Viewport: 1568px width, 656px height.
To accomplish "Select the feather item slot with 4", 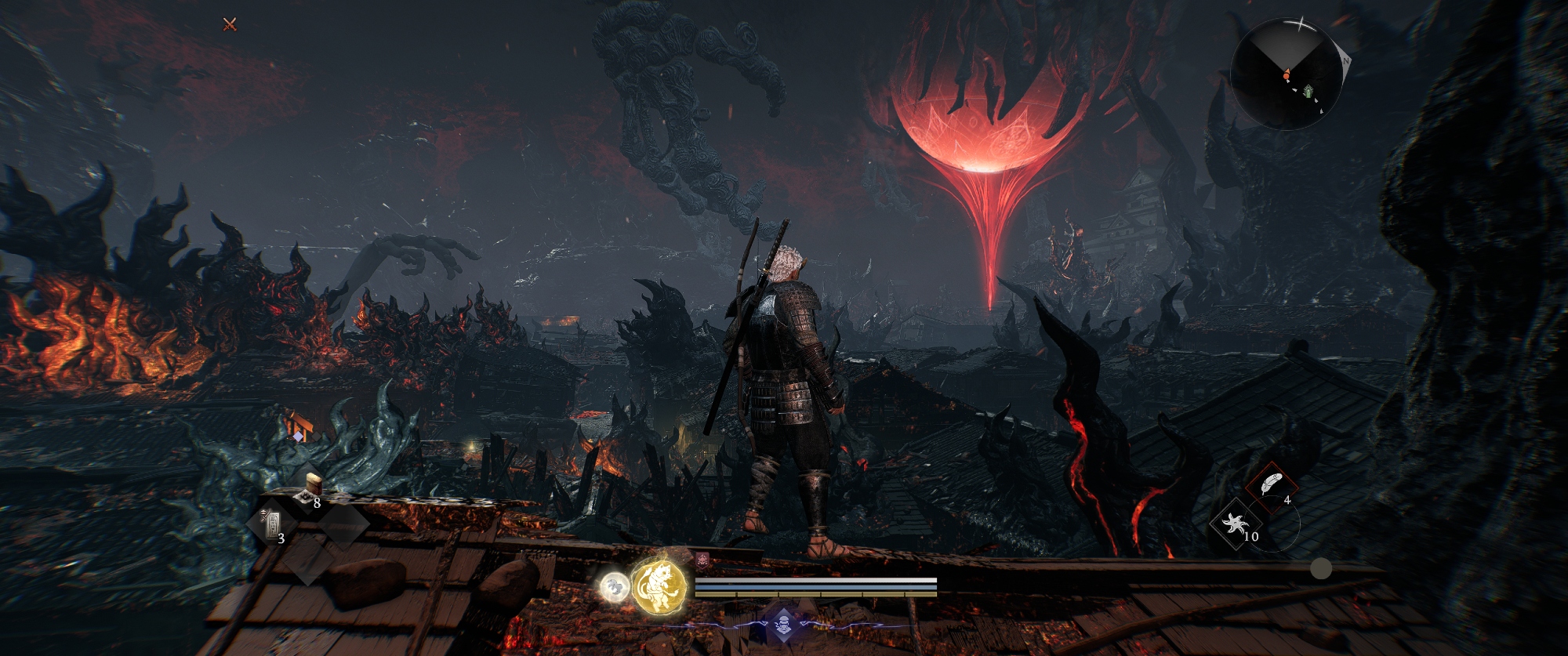I will [1271, 486].
